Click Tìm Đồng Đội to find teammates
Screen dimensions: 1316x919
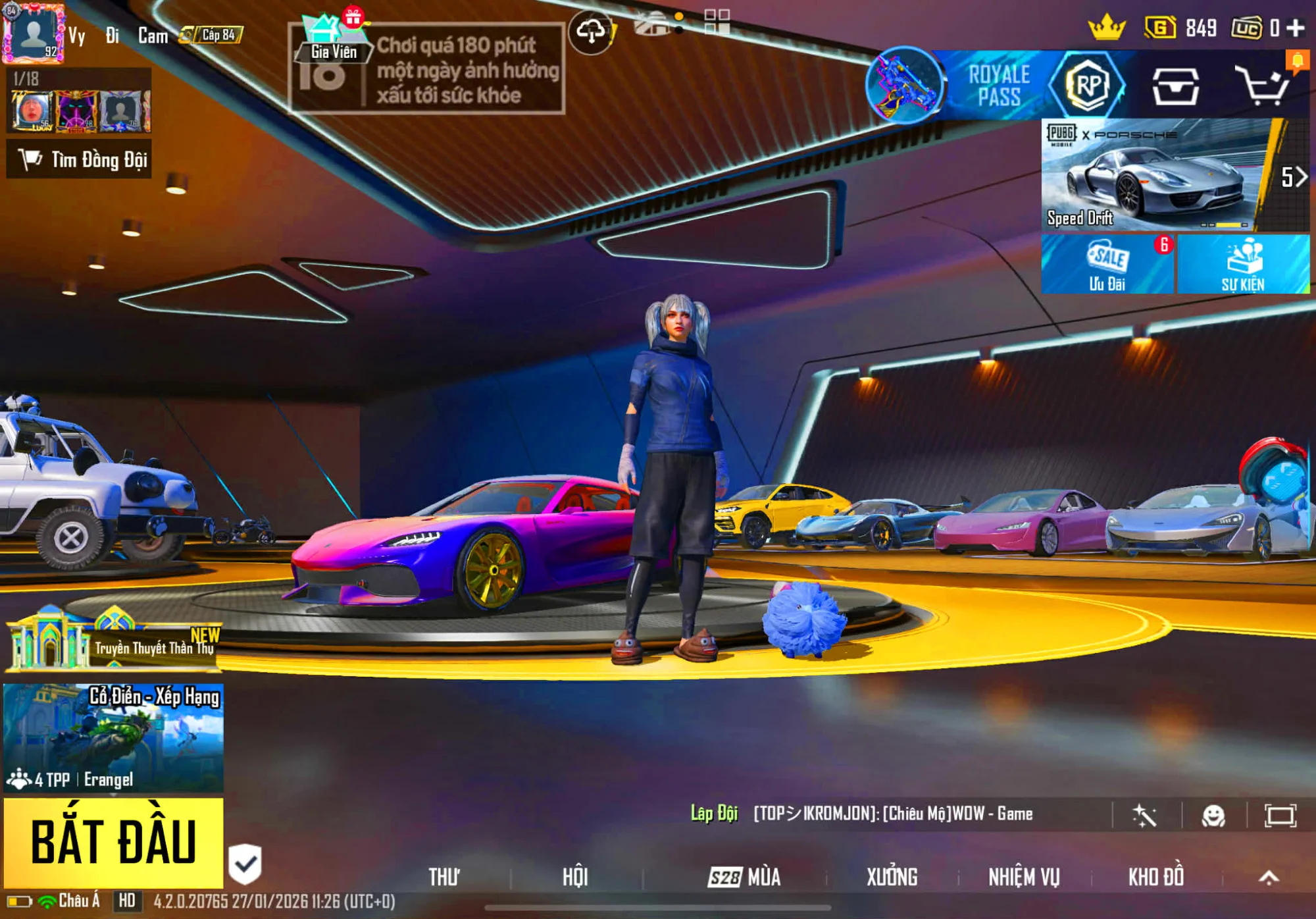pos(80,159)
